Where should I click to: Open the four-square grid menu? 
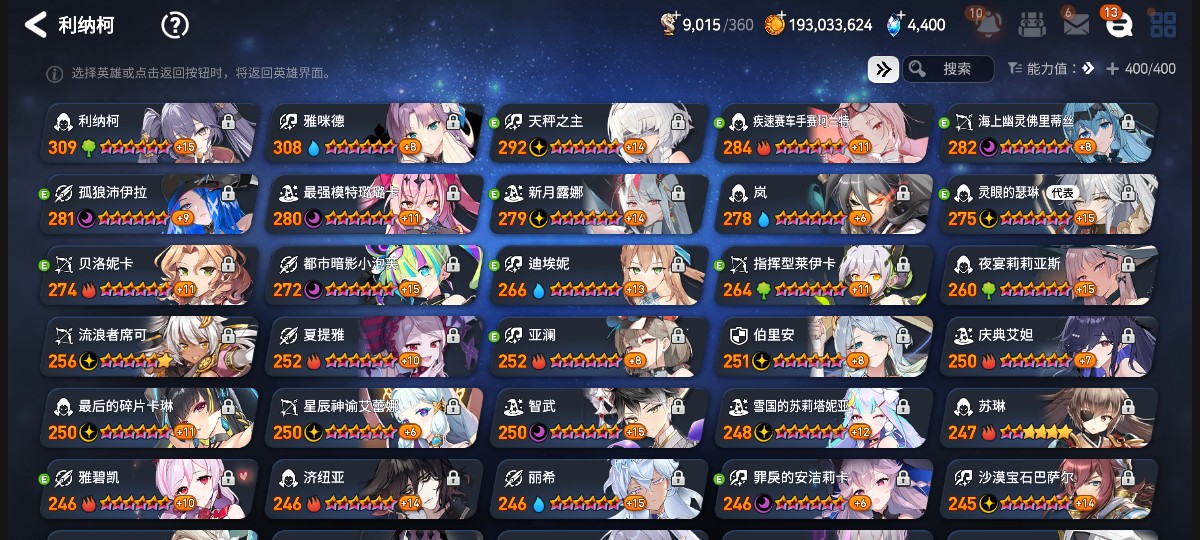(x=1163, y=25)
